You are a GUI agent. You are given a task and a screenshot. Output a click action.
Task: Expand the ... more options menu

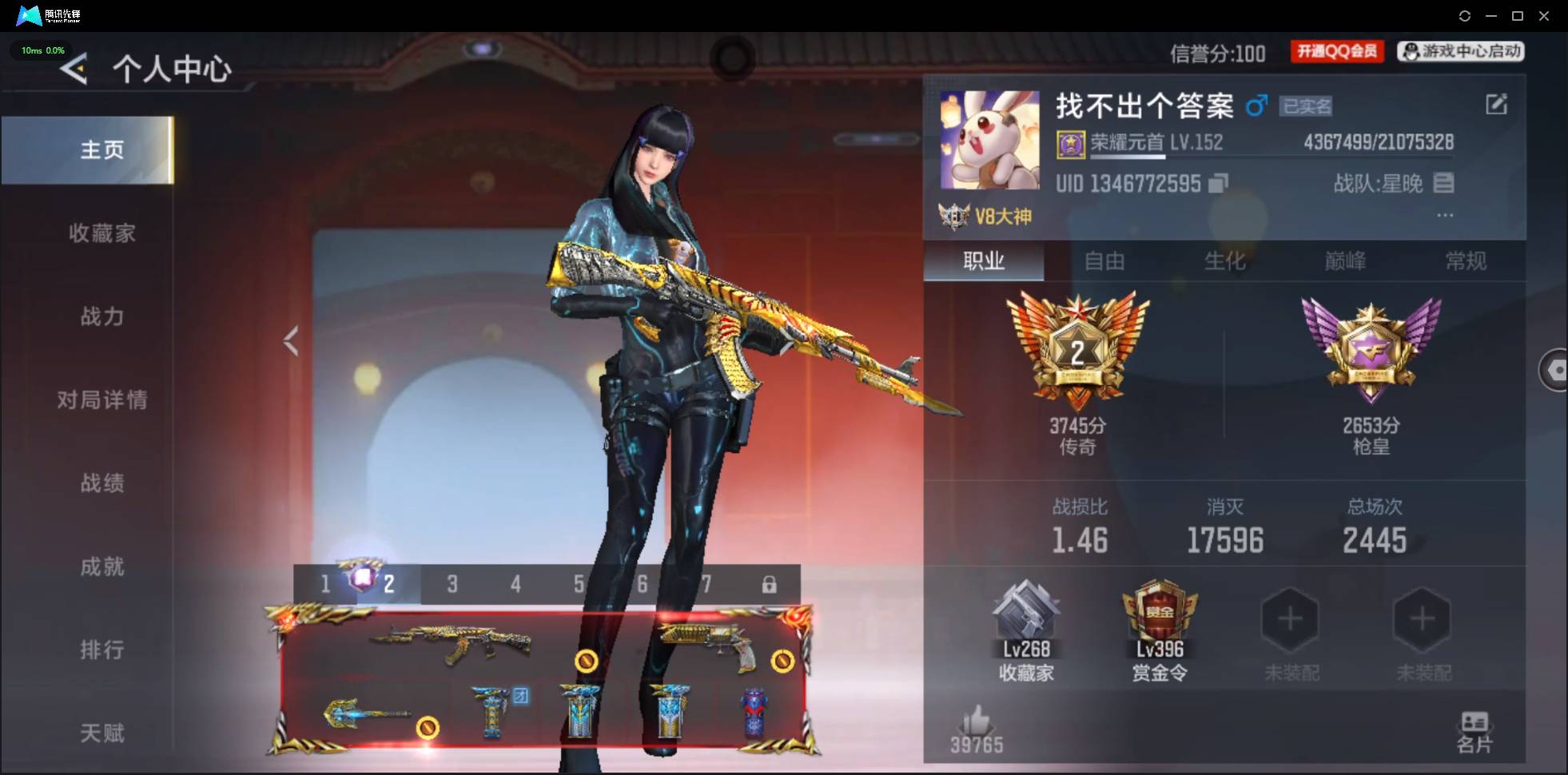1447,214
